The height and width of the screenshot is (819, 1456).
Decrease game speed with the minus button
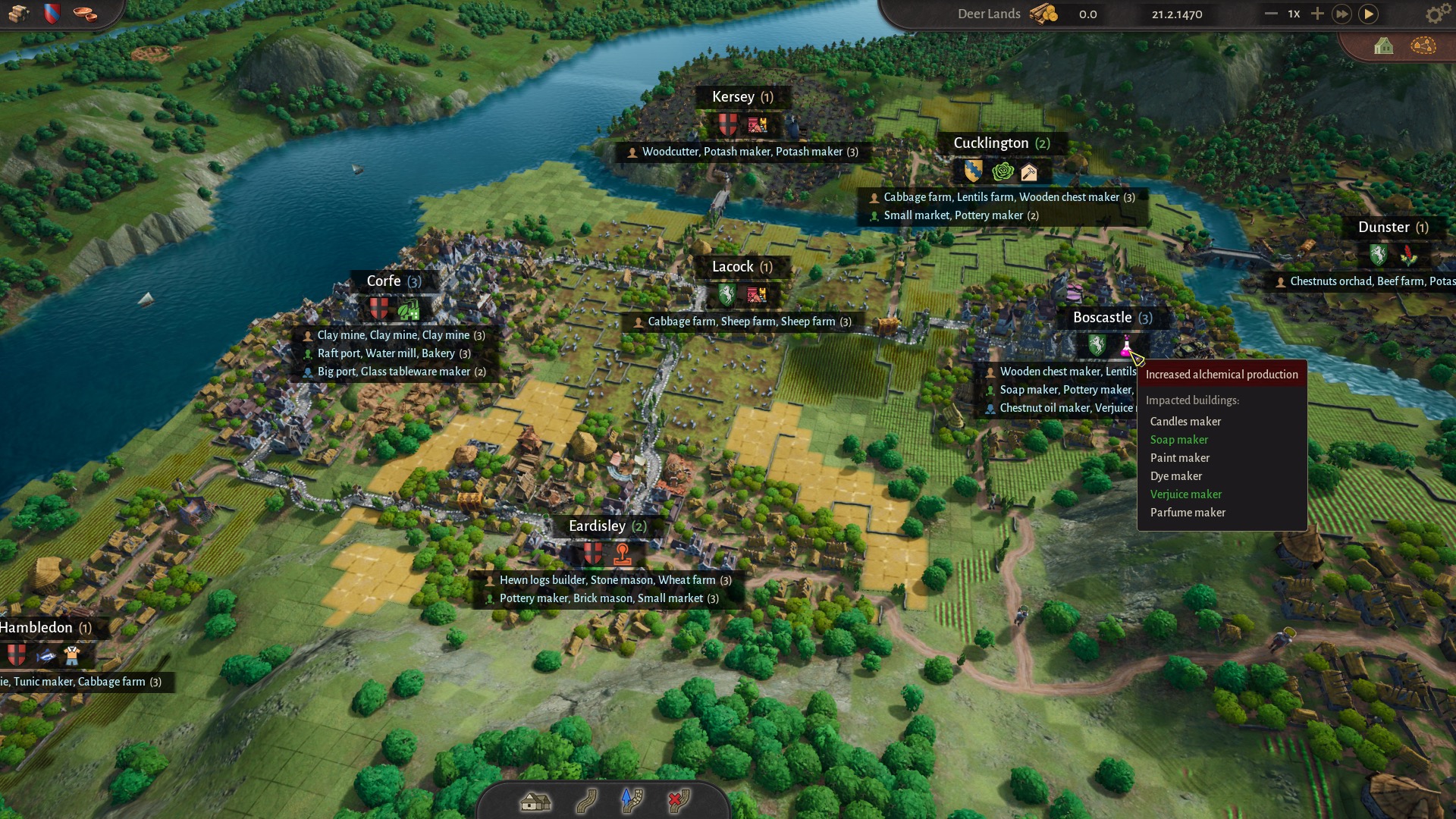tap(1271, 14)
